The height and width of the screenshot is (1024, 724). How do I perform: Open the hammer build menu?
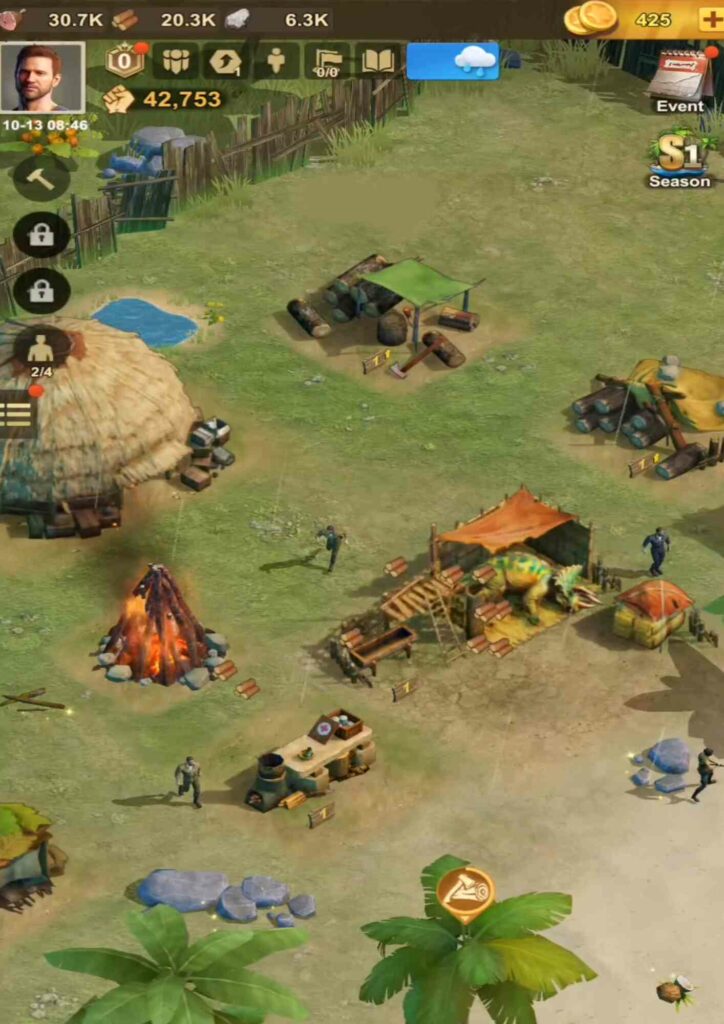41,178
